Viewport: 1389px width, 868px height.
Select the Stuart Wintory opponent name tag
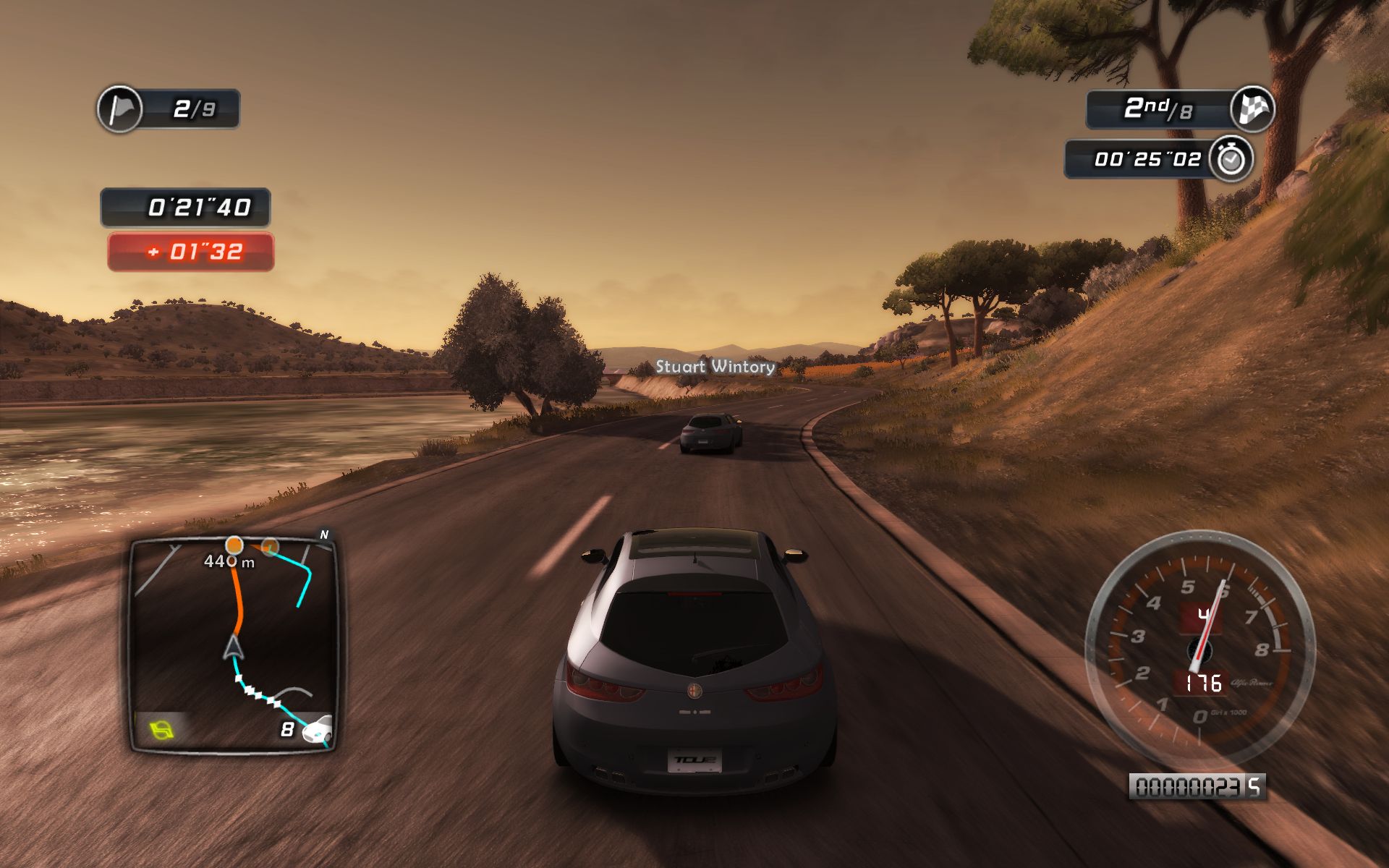point(715,367)
